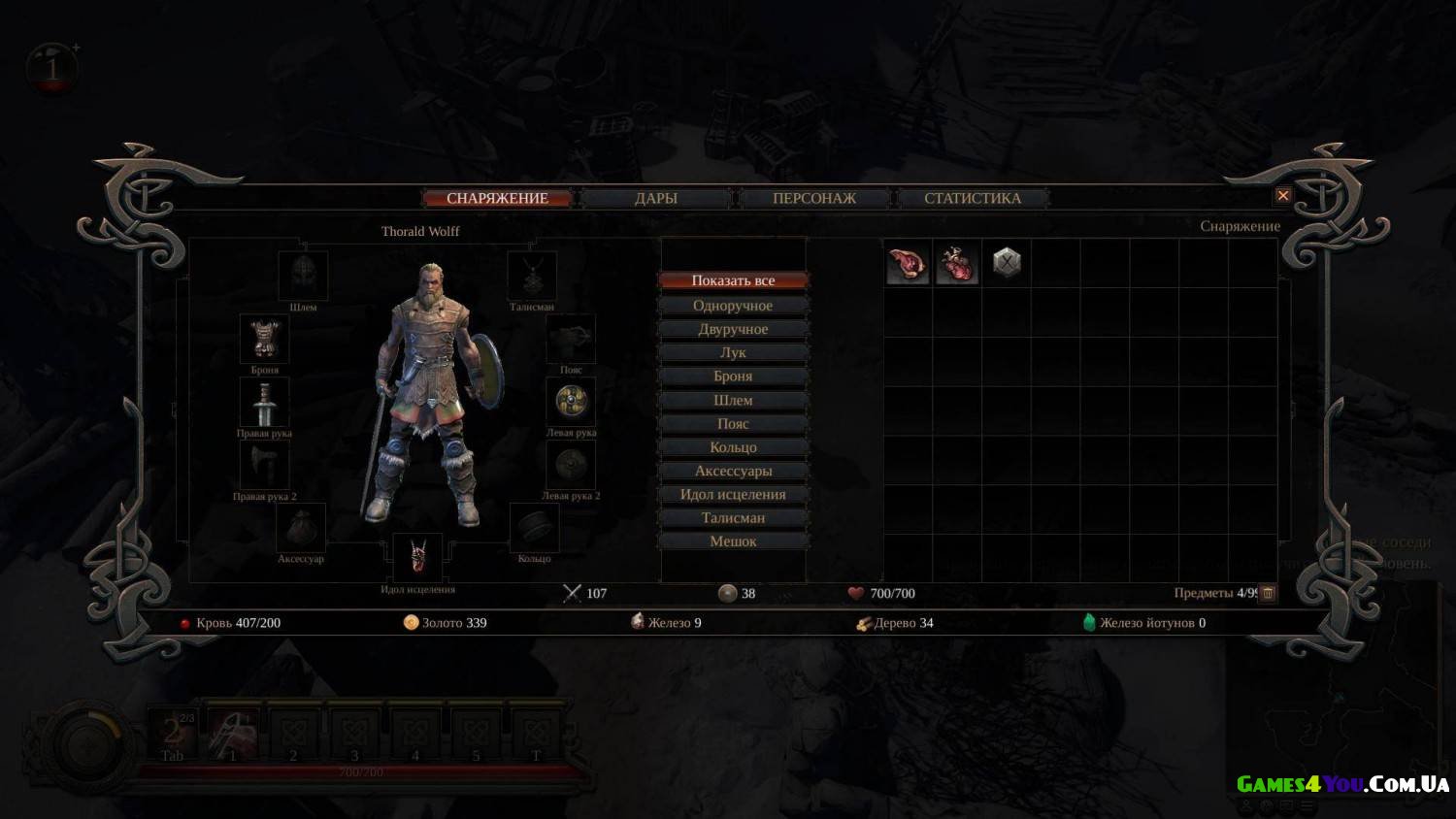Screen dimensions: 1456x819
Task: Choose the Идол исцеления filter
Action: 733,494
